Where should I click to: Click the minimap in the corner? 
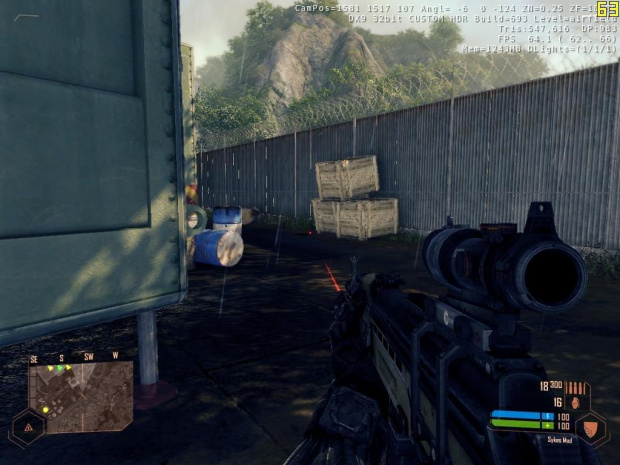pos(80,397)
